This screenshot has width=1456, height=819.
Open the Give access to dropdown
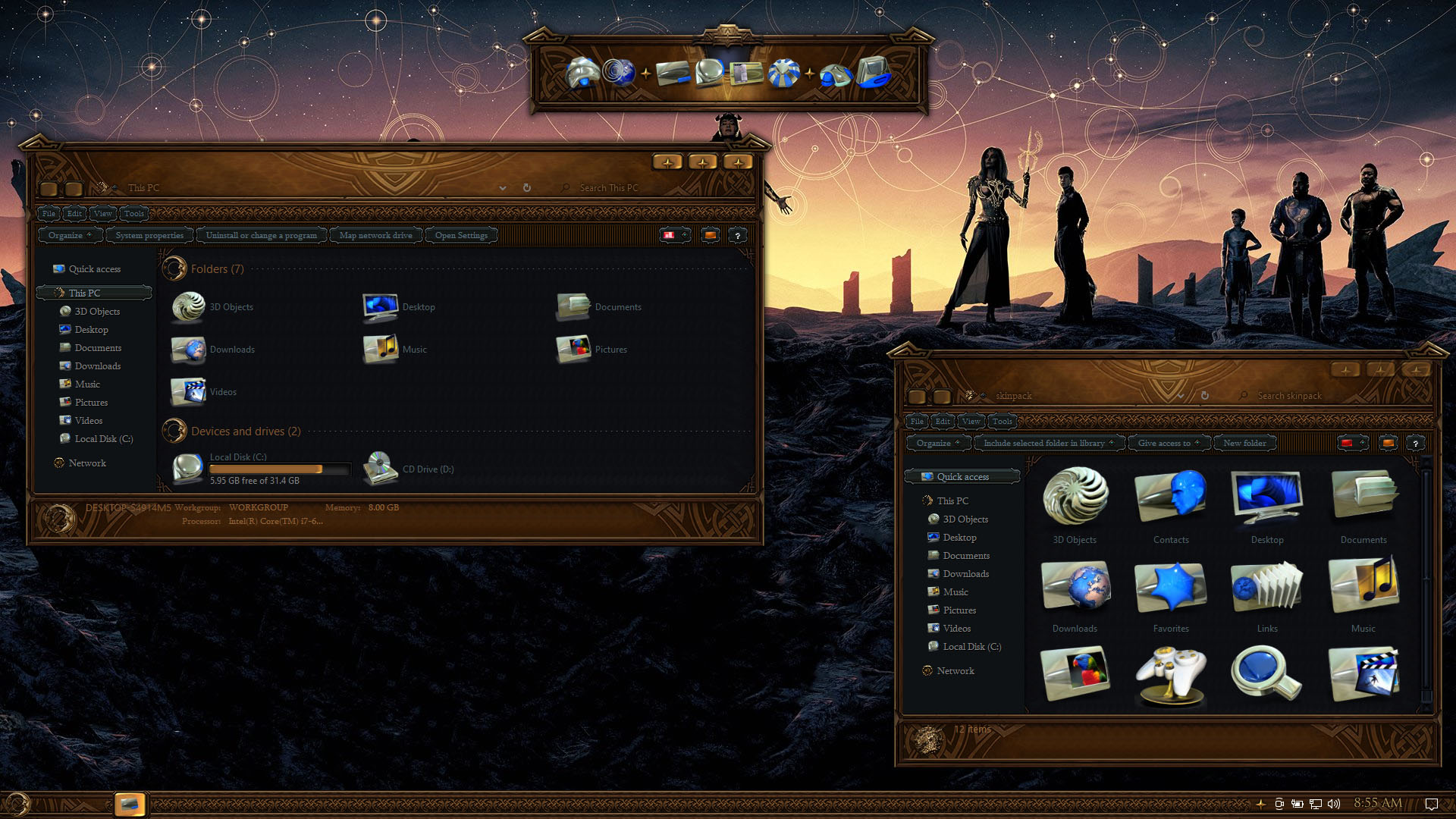click(1168, 443)
